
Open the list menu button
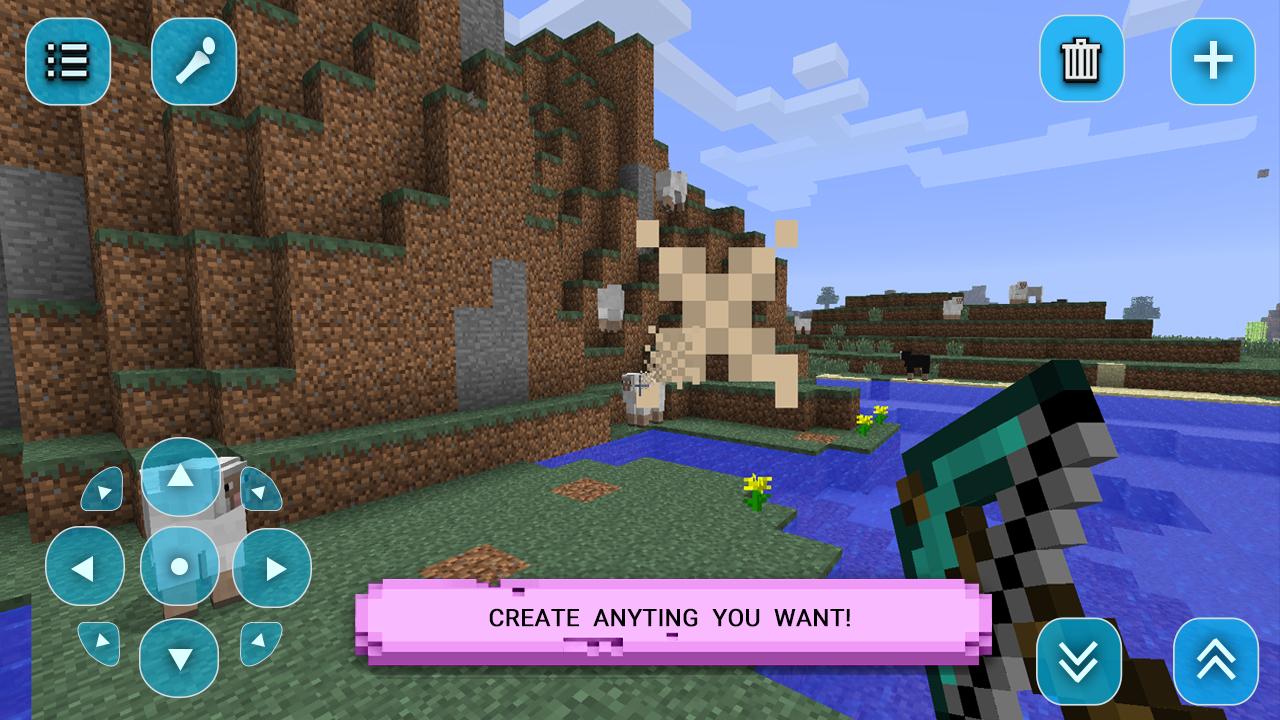coord(68,62)
